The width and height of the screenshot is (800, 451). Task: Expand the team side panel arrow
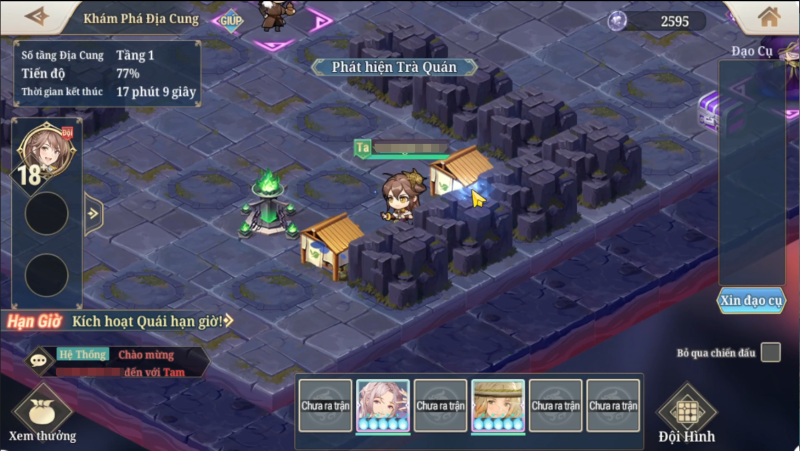coord(94,213)
